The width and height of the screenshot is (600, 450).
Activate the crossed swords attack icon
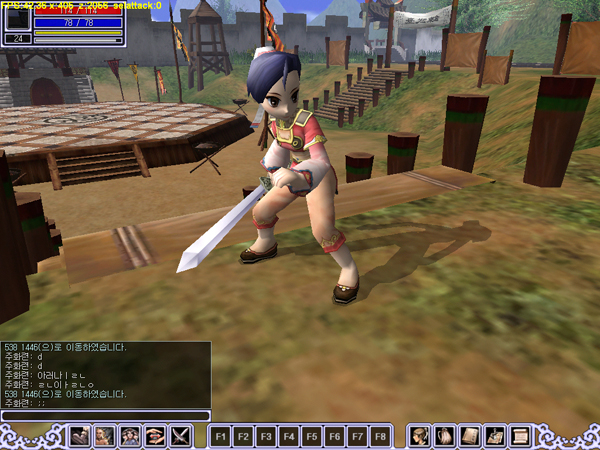tap(181, 436)
